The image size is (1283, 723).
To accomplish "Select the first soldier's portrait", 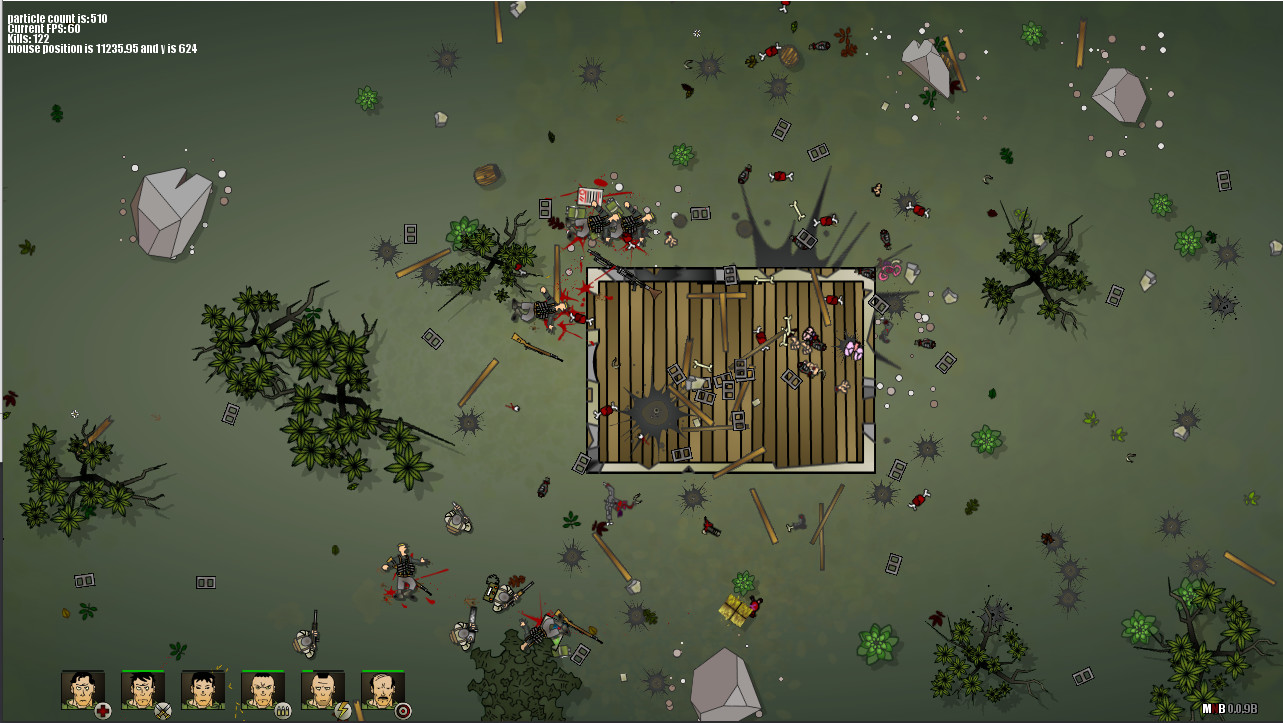I will (82, 690).
